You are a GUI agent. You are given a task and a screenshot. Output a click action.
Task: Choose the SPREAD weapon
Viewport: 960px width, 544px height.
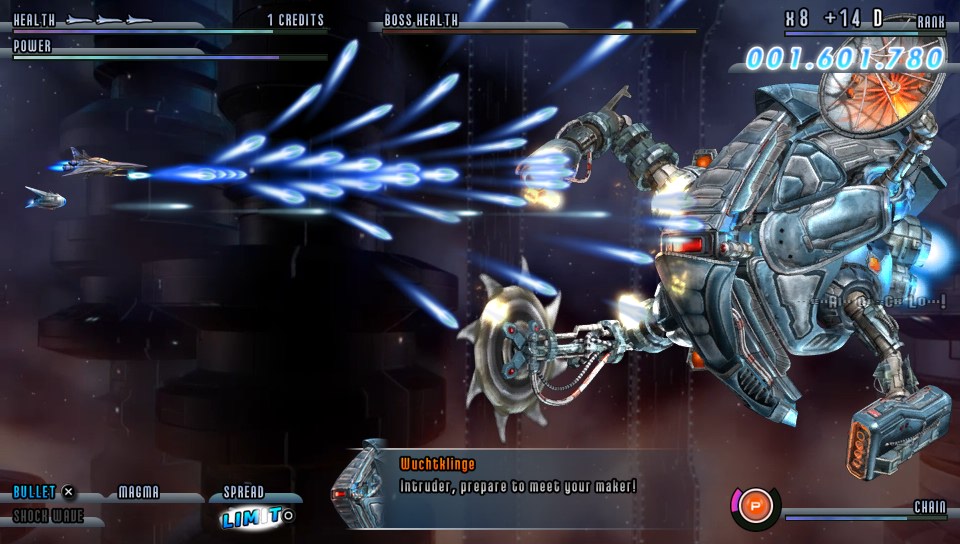244,493
